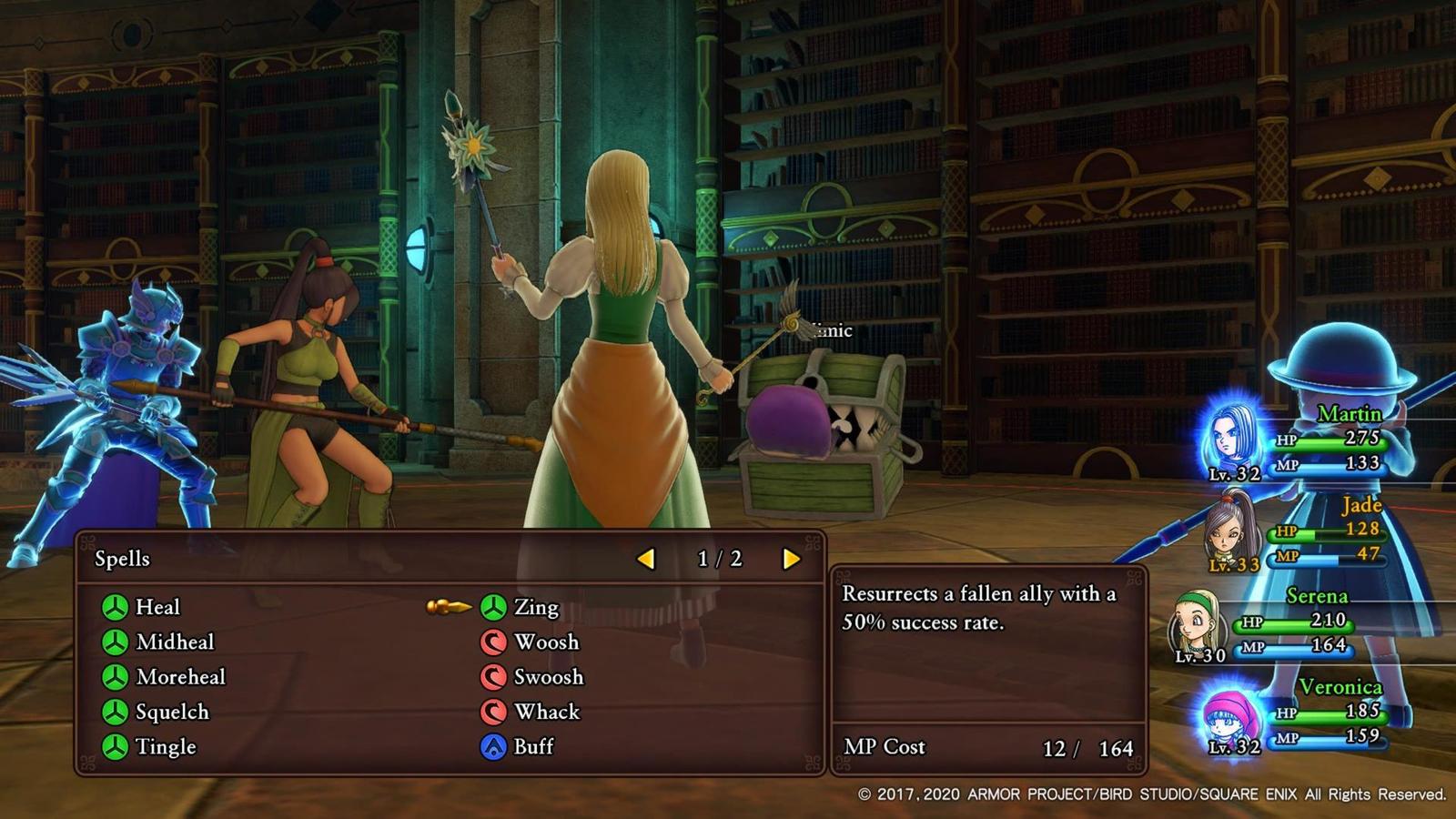Select the Swoosh spell
The width and height of the screenshot is (1456, 819).
pyautogui.click(x=548, y=677)
